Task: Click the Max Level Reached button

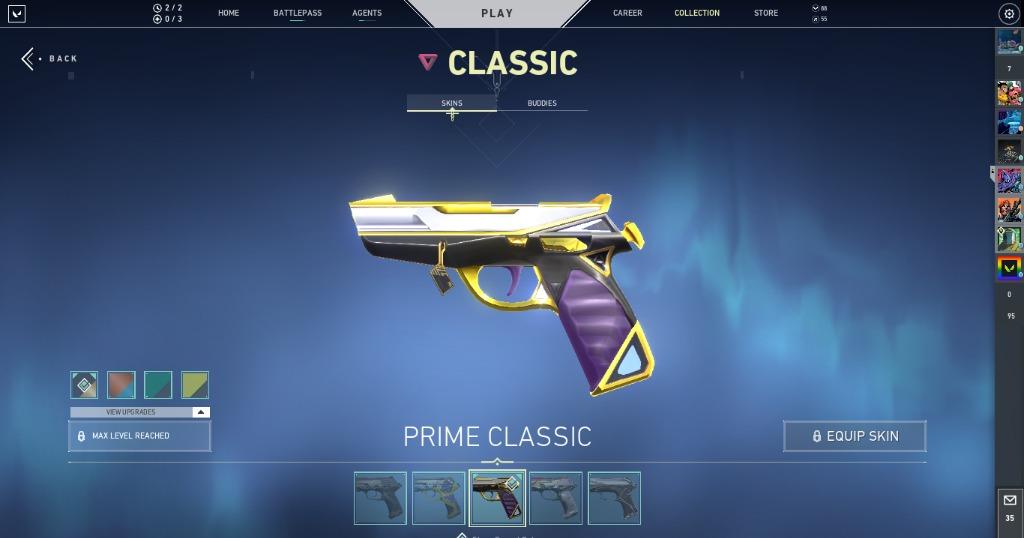Action: point(140,436)
